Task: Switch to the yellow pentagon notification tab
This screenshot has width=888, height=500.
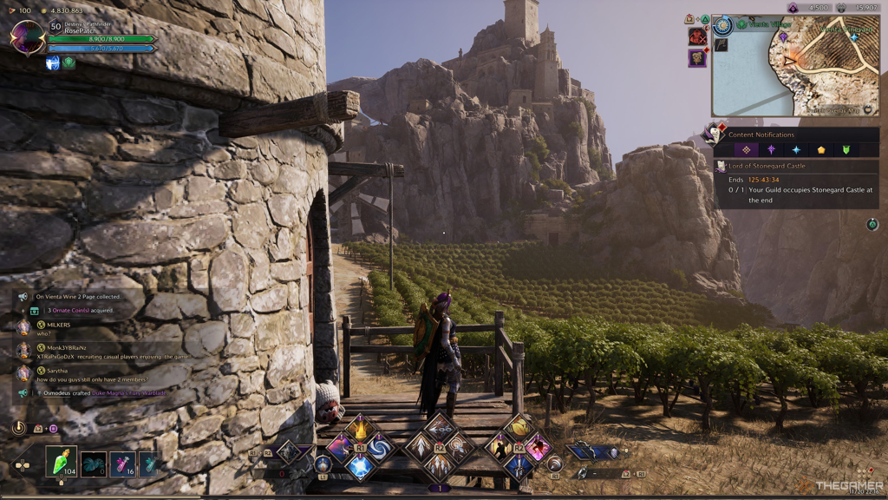Action: click(821, 150)
